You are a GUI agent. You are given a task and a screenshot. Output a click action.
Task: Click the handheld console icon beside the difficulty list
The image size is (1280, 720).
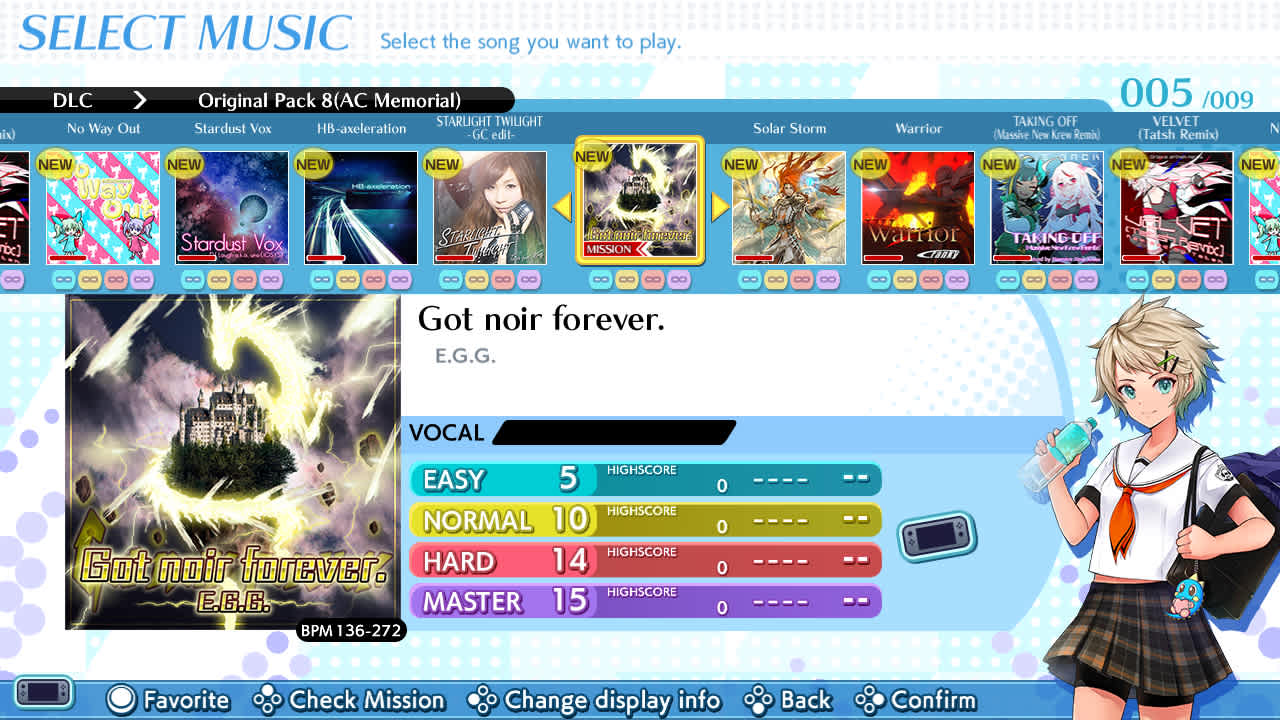936,535
